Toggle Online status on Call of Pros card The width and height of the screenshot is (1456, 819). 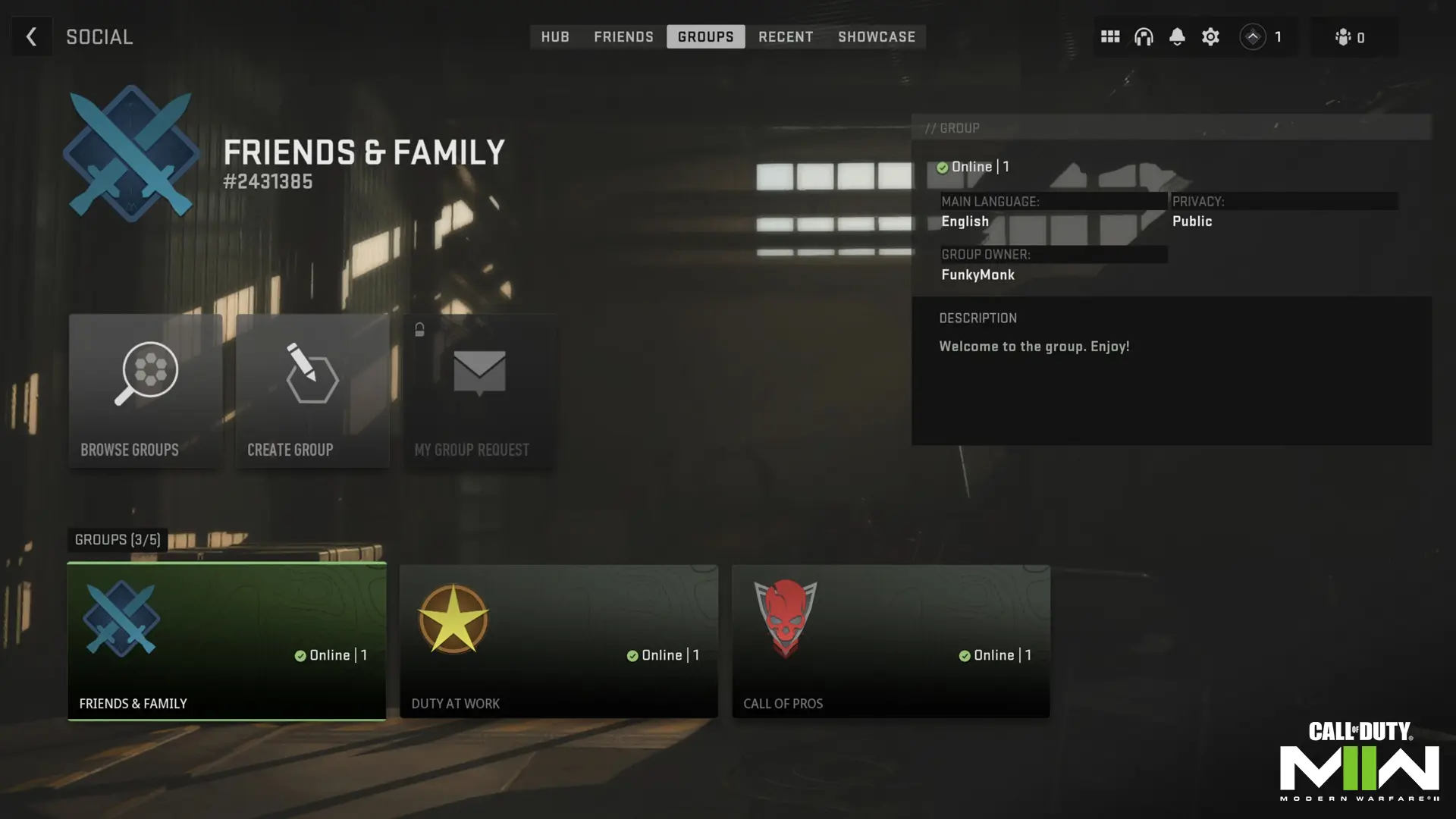click(965, 655)
